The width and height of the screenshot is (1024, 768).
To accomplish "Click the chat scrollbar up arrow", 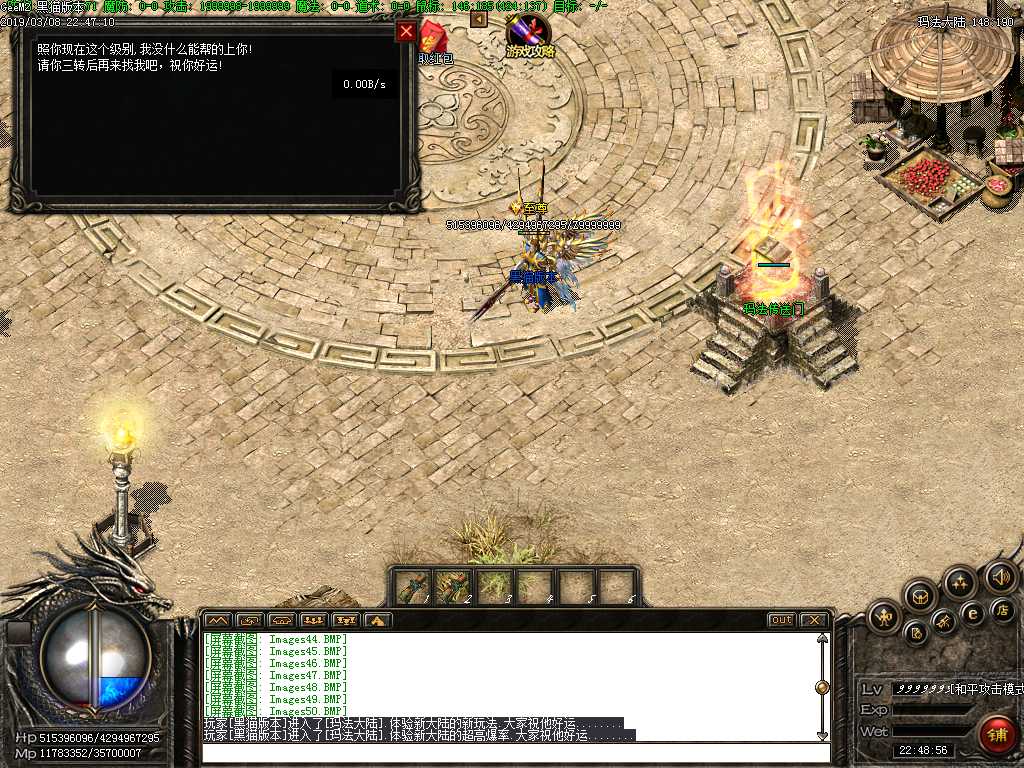I will click(x=822, y=639).
